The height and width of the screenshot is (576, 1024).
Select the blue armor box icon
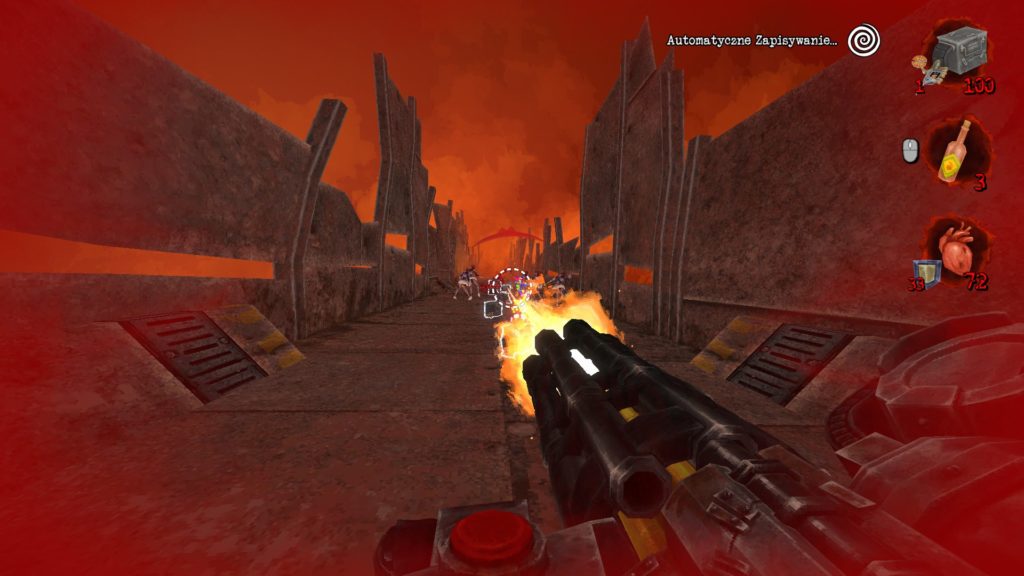click(x=925, y=271)
